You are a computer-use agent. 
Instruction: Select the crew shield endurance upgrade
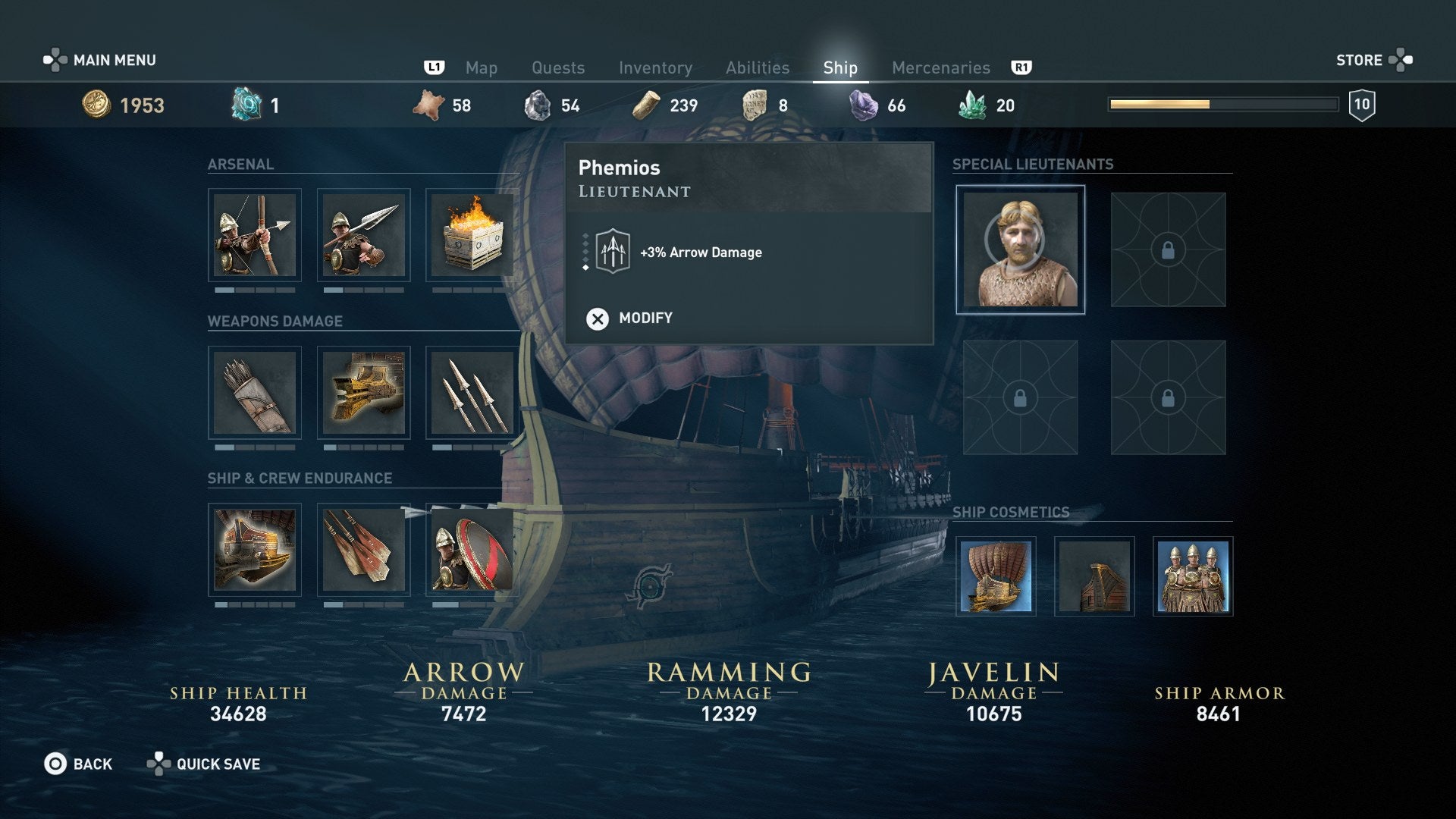coord(472,550)
